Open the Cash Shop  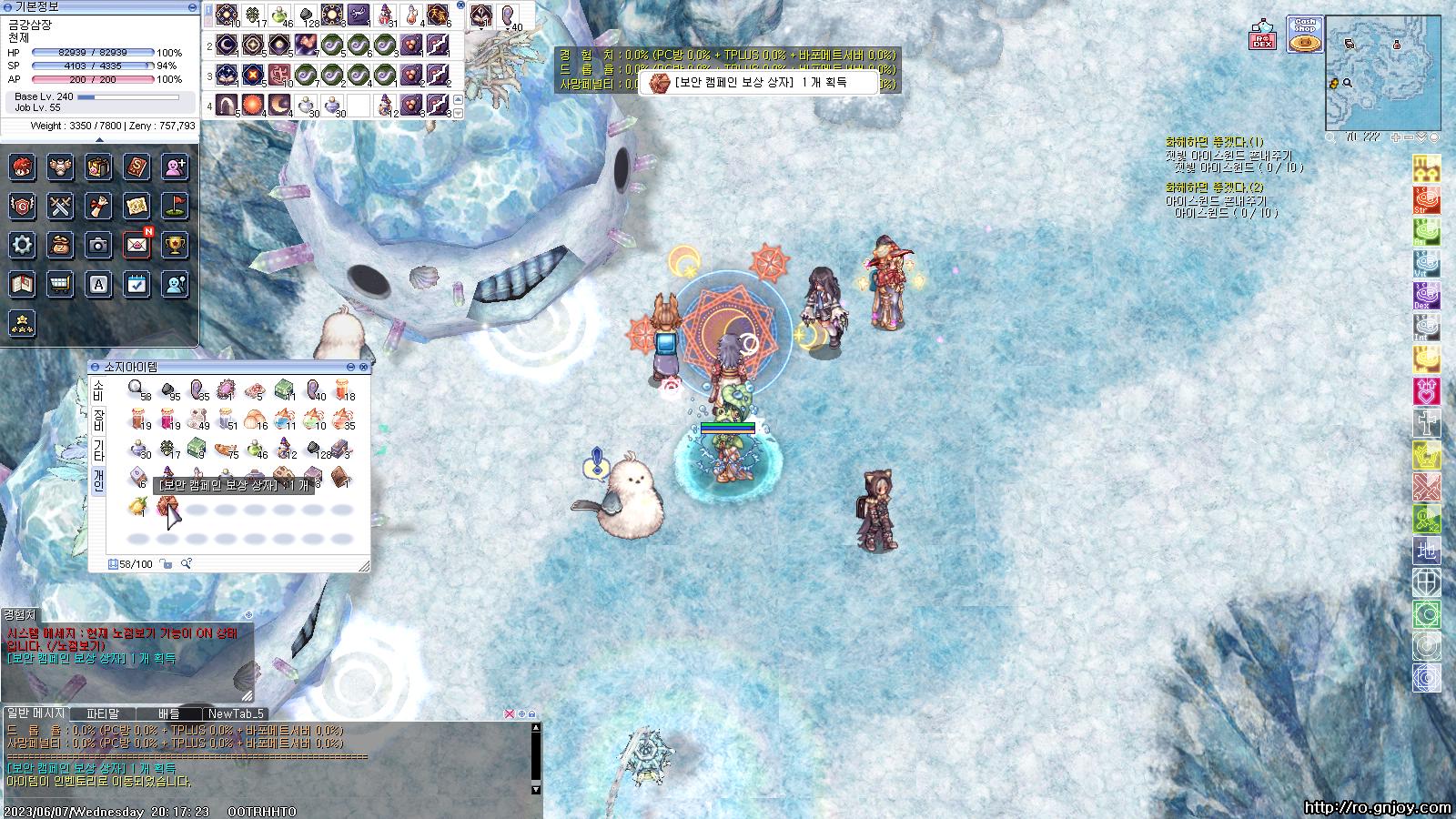(x=1305, y=35)
